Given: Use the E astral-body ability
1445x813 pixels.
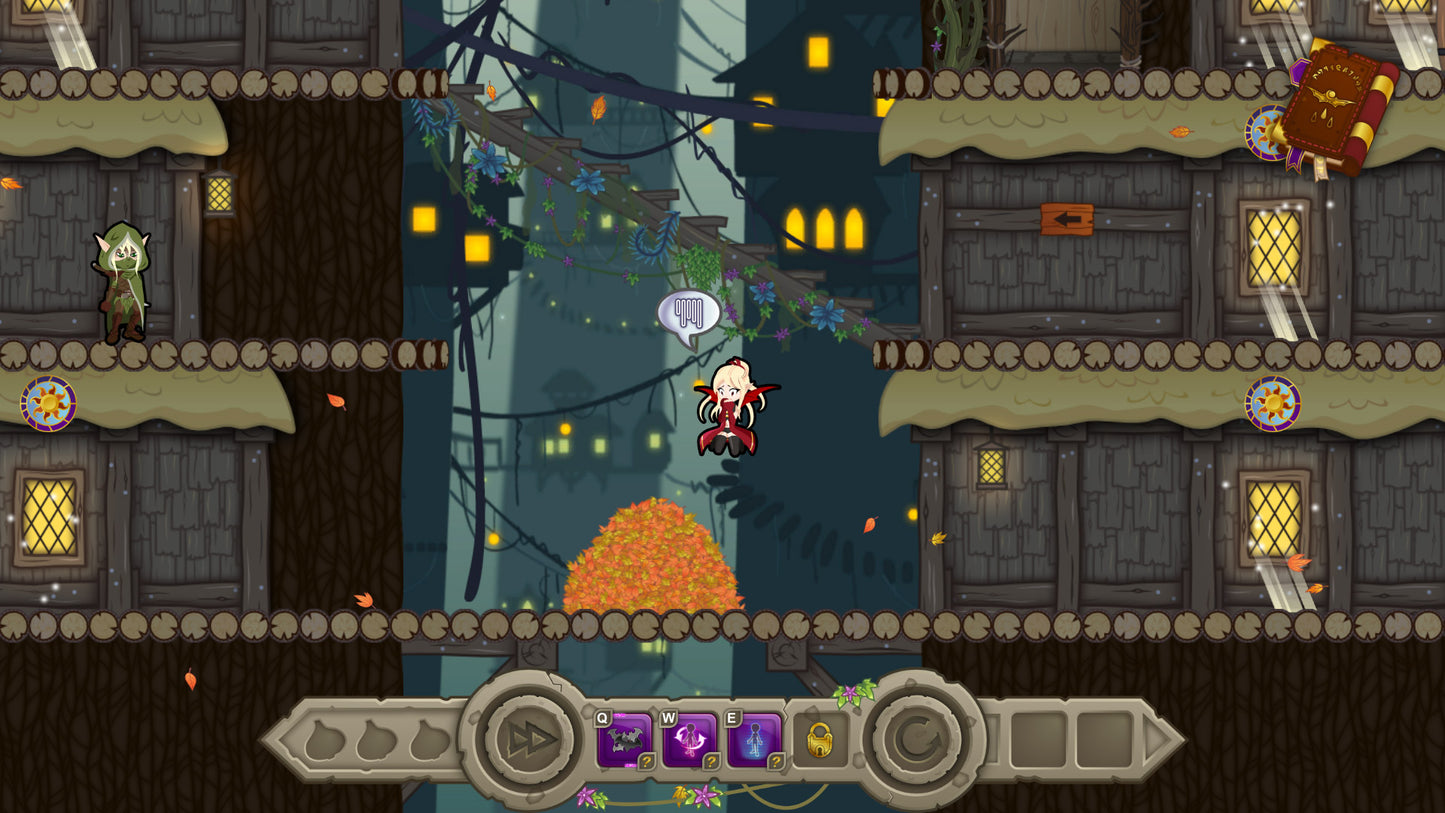Looking at the screenshot, I should click(756, 738).
